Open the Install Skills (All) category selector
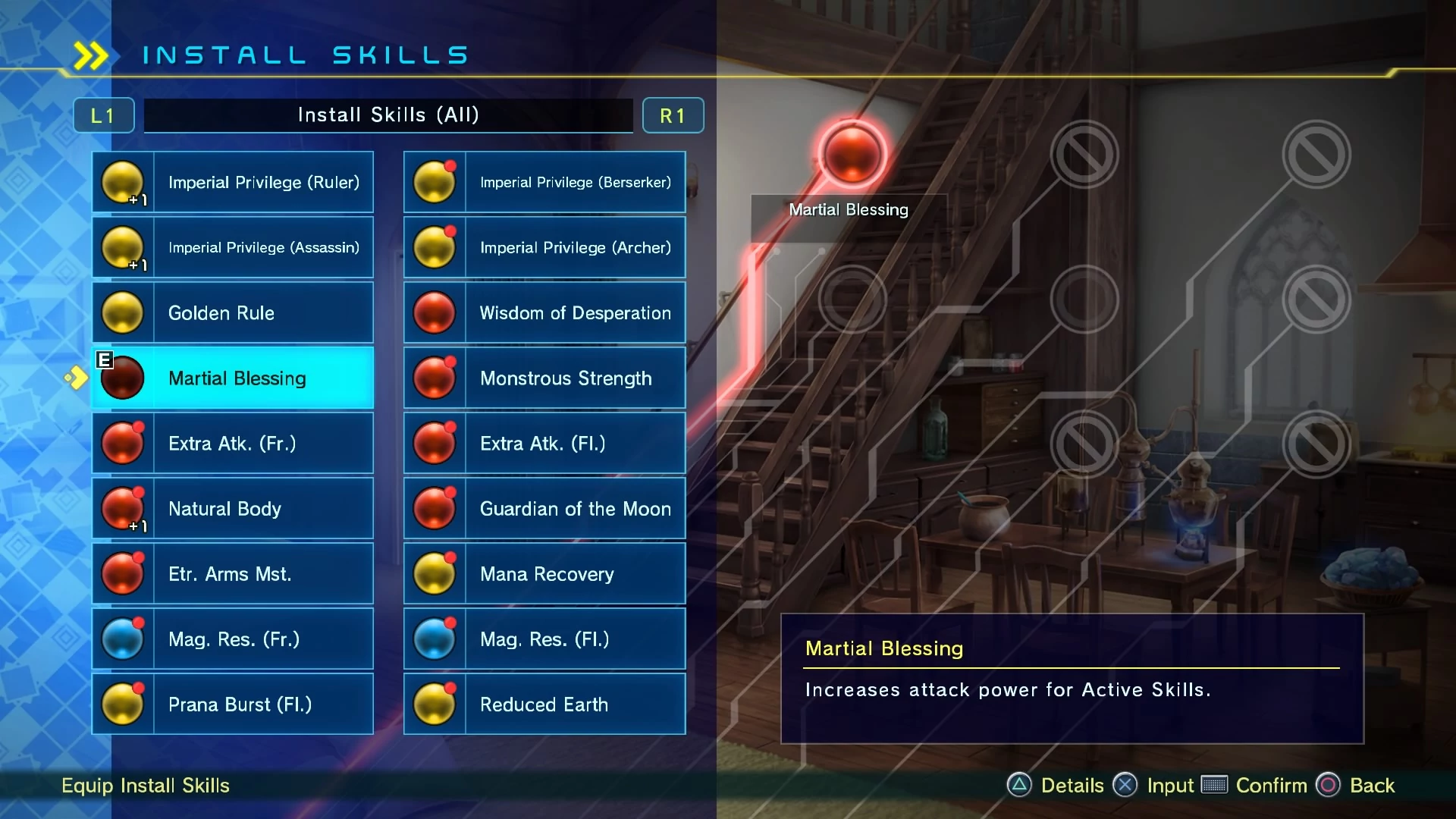Image resolution: width=1456 pixels, height=819 pixels. 388,115
